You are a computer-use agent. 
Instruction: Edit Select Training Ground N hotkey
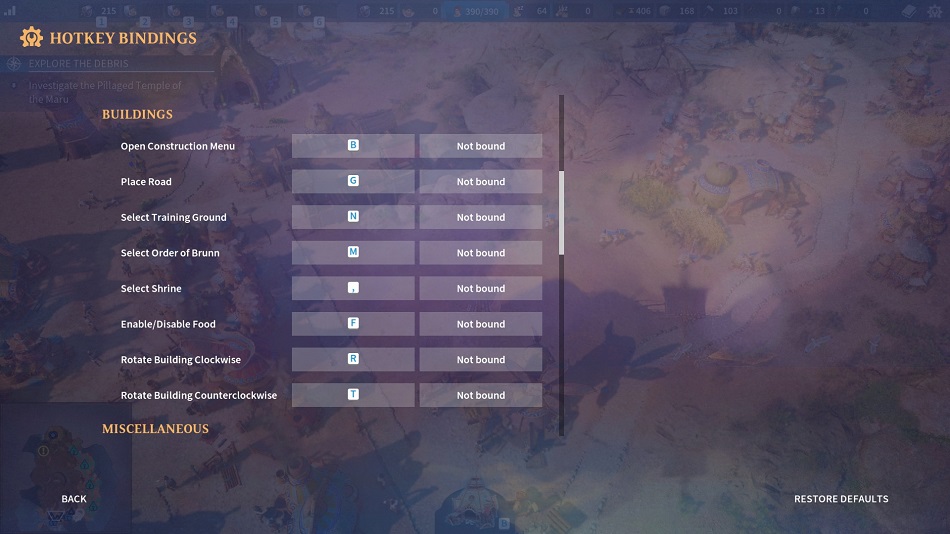[353, 217]
